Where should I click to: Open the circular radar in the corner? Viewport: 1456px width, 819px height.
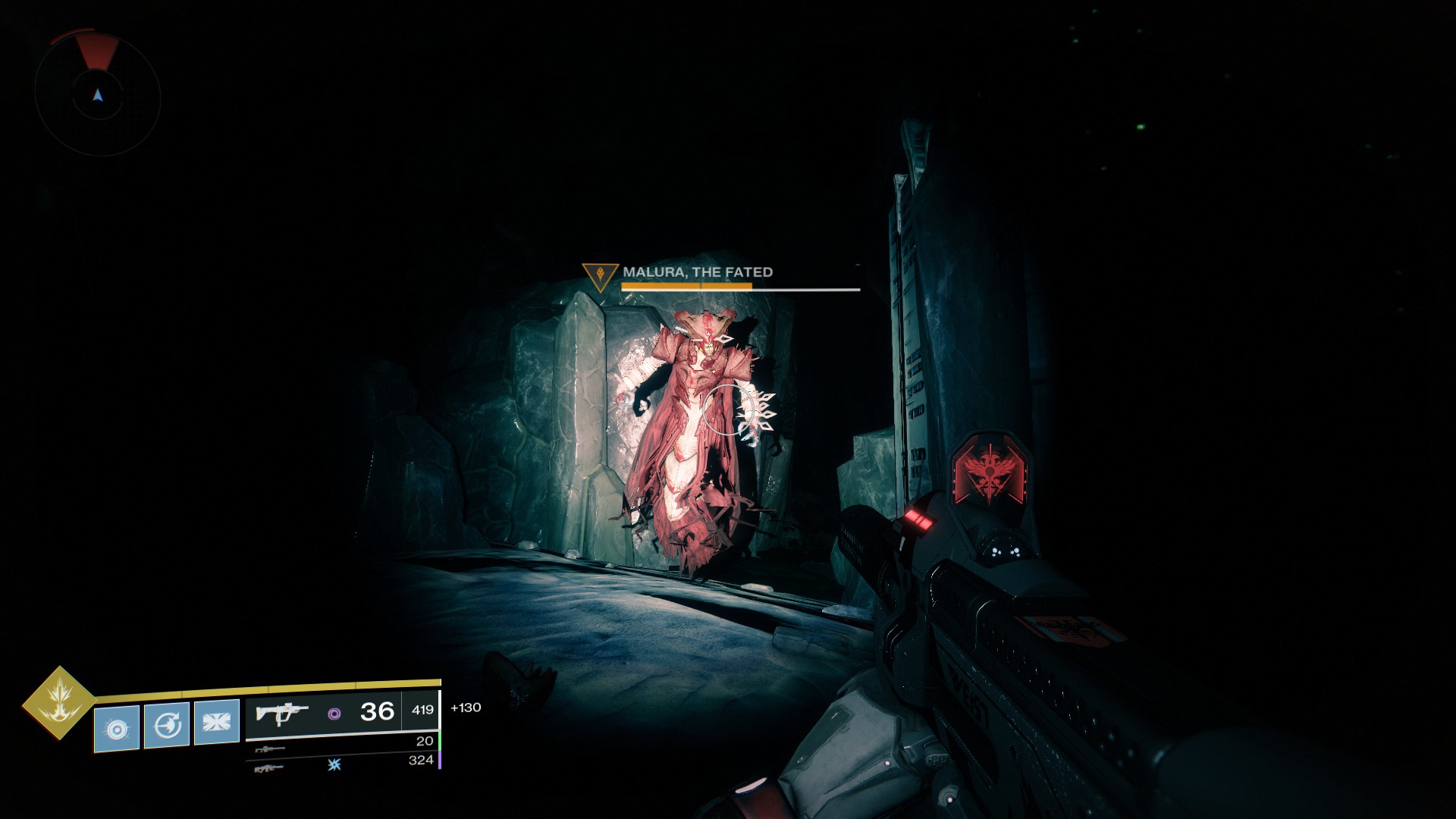click(98, 95)
